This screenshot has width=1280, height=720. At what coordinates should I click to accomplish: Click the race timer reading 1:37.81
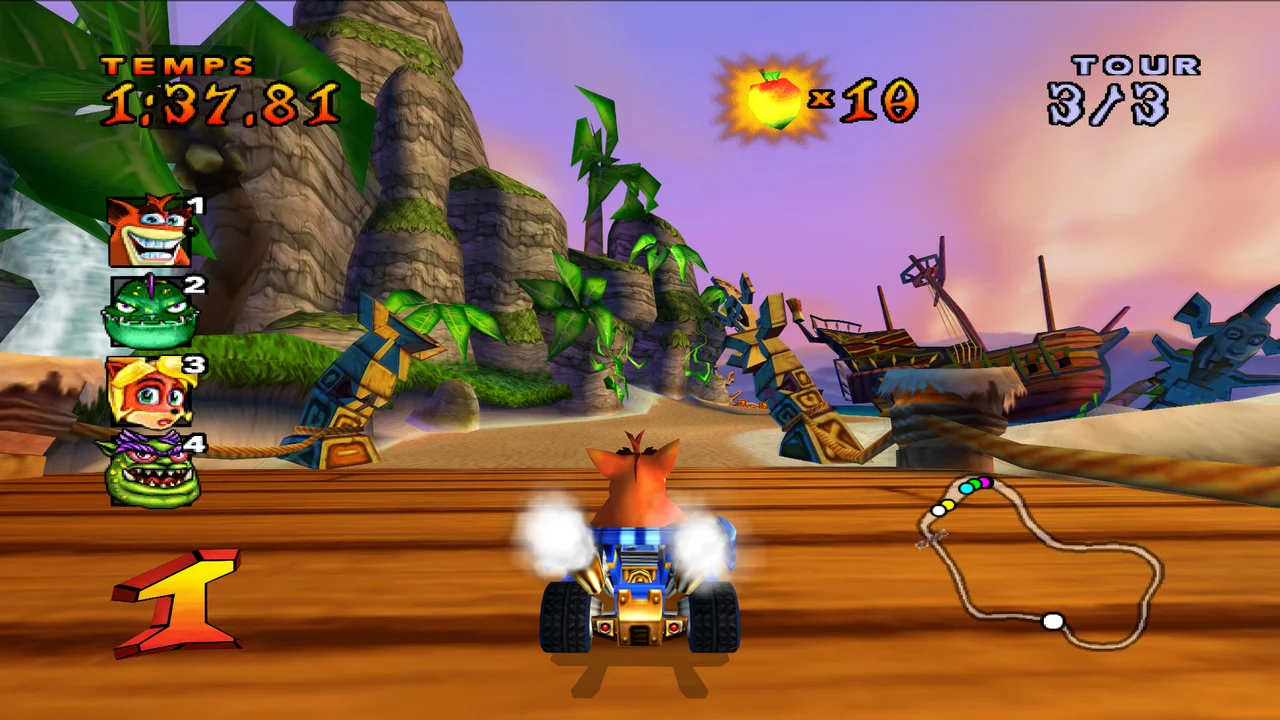coord(222,102)
